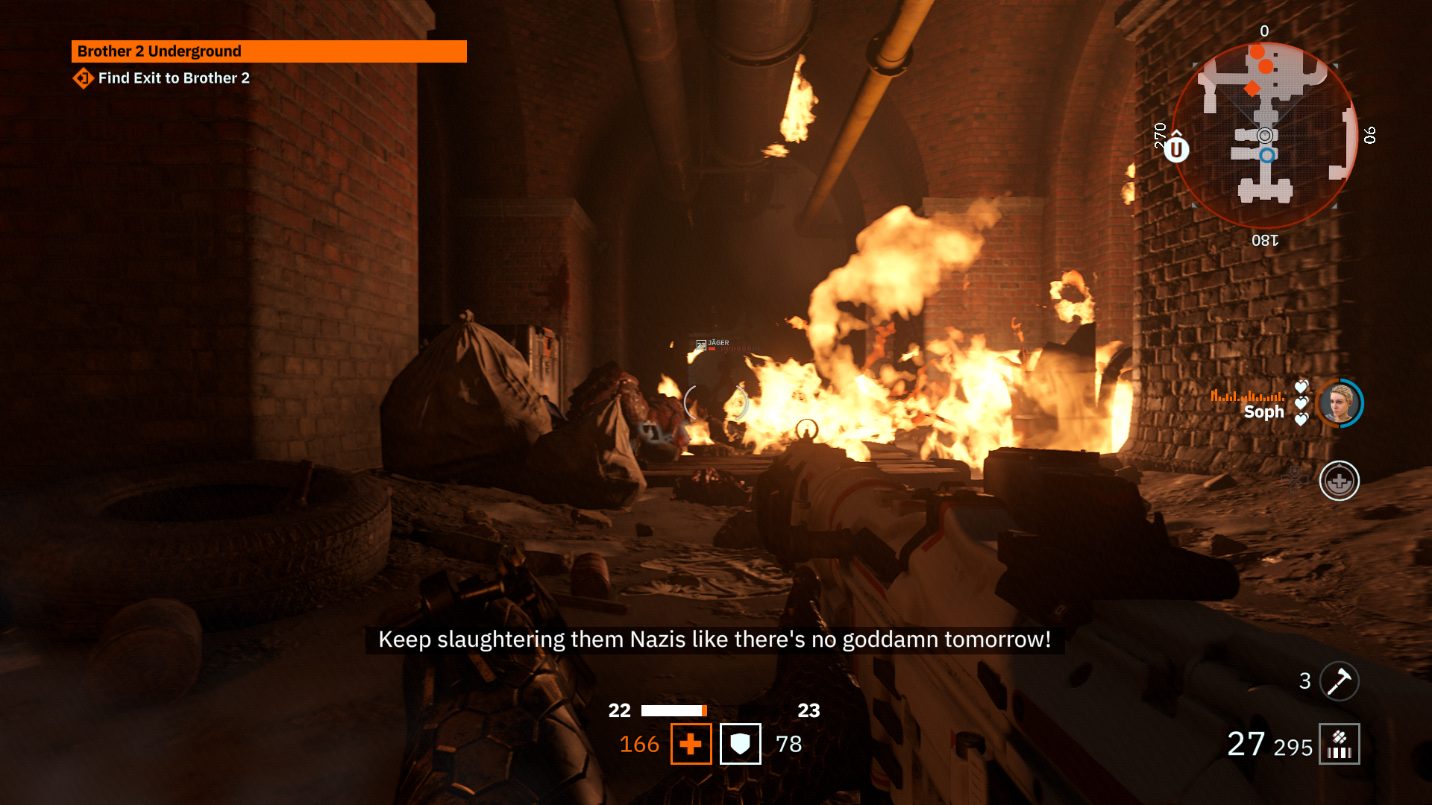Select the armor shield icon
Screen dimensions: 1432x805
tap(741, 744)
